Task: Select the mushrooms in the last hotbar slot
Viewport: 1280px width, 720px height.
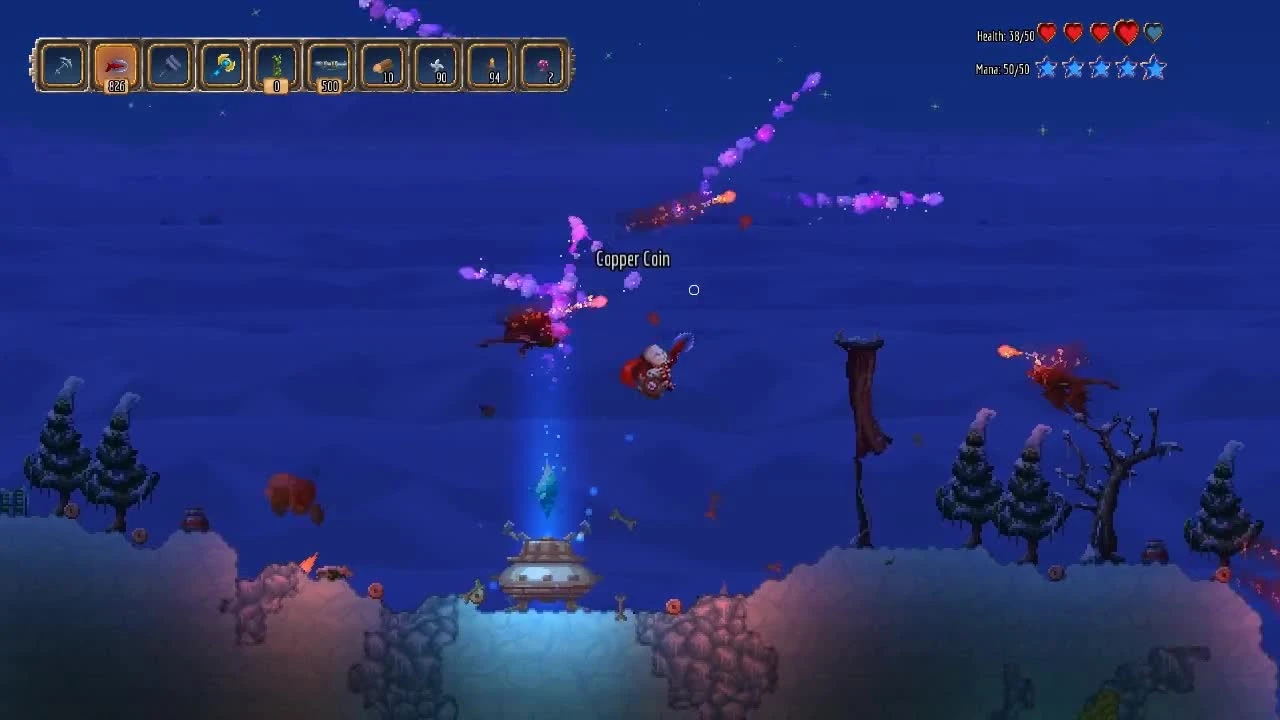Action: pos(541,64)
